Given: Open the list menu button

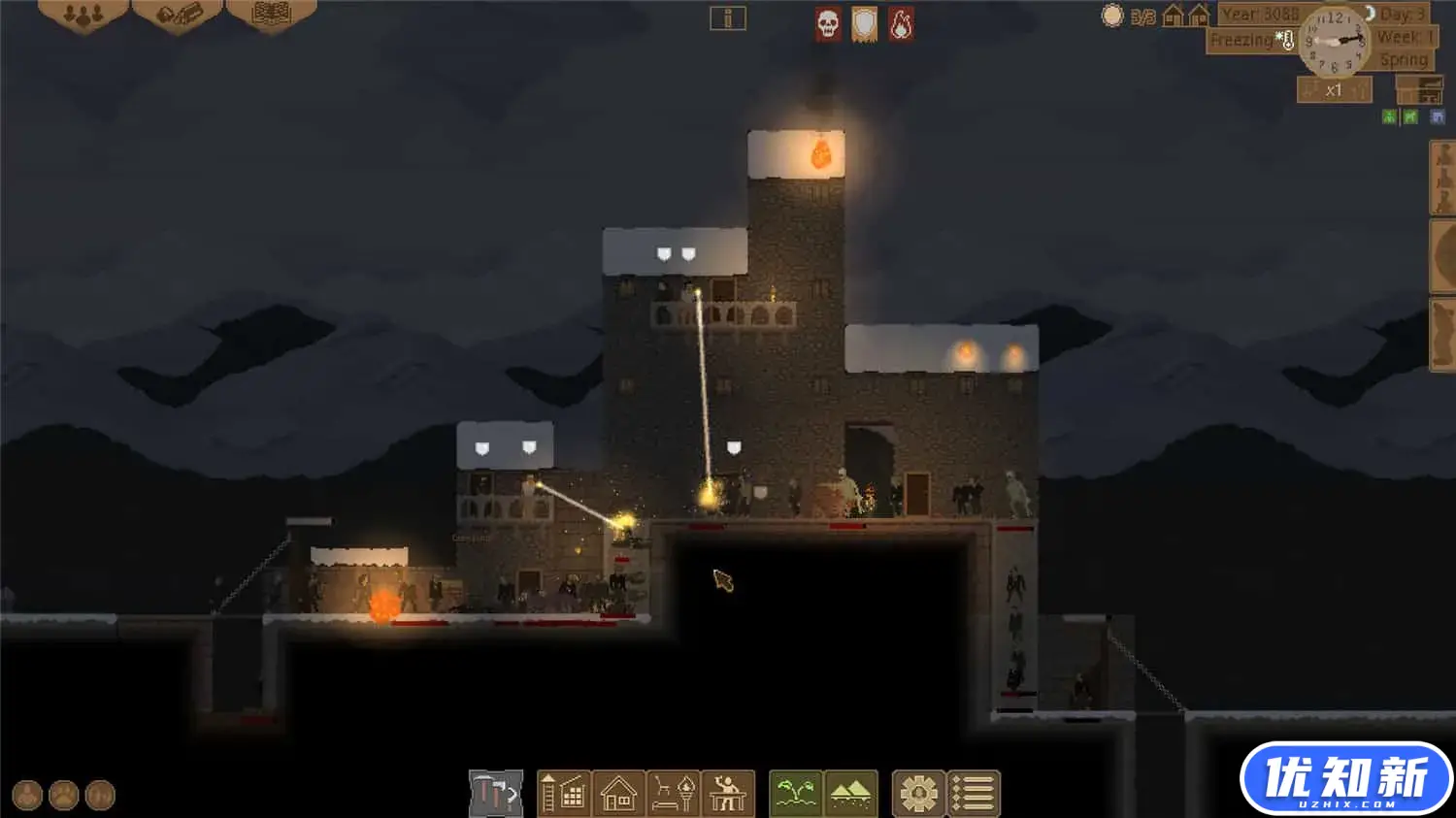Looking at the screenshot, I should [973, 793].
